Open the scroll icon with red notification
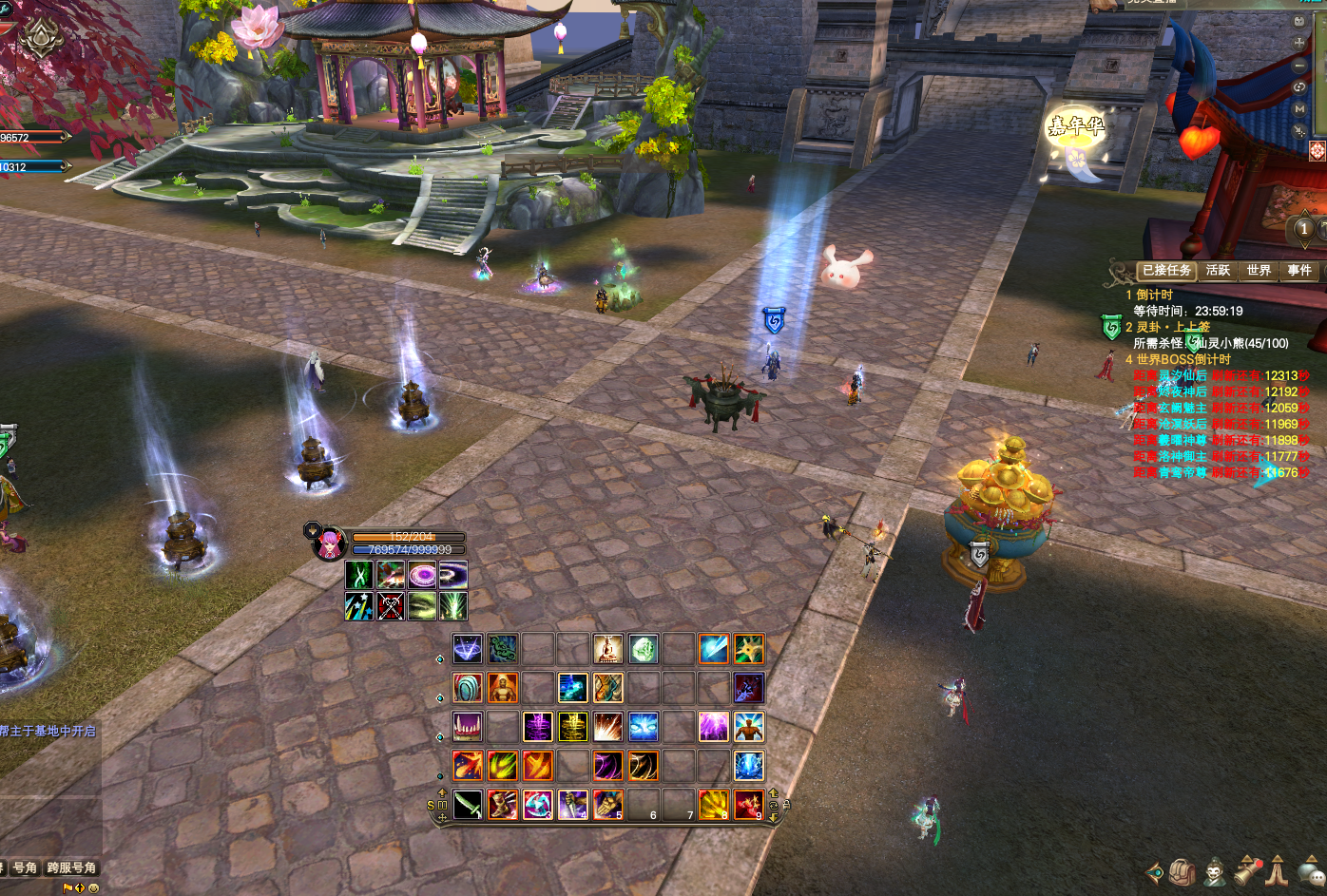The width and height of the screenshot is (1327, 896). (x=1247, y=870)
